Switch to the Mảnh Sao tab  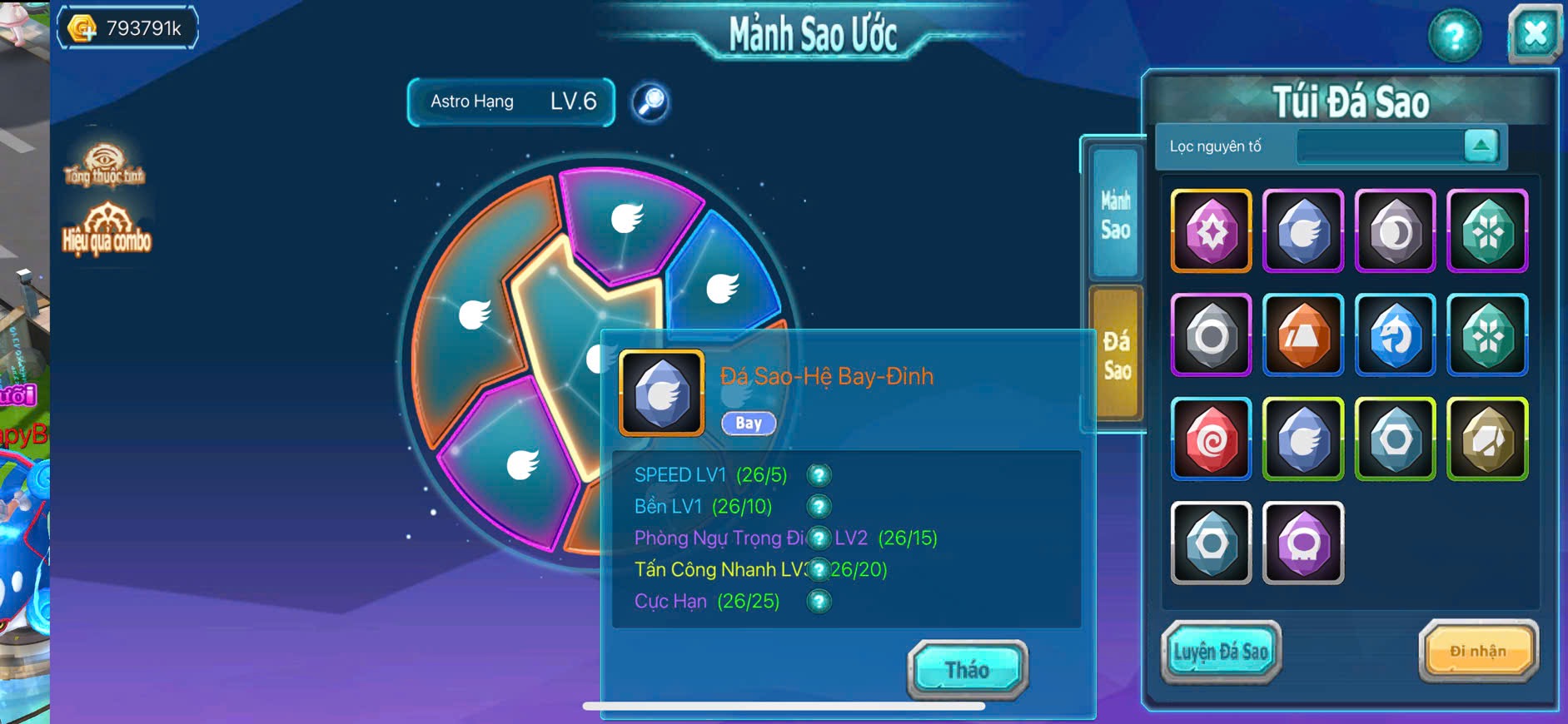[x=1116, y=215]
